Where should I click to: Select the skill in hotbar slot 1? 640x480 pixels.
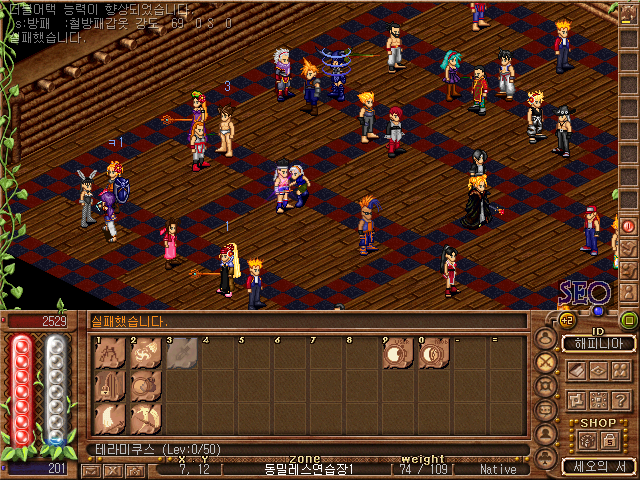pyautogui.click(x=110, y=355)
